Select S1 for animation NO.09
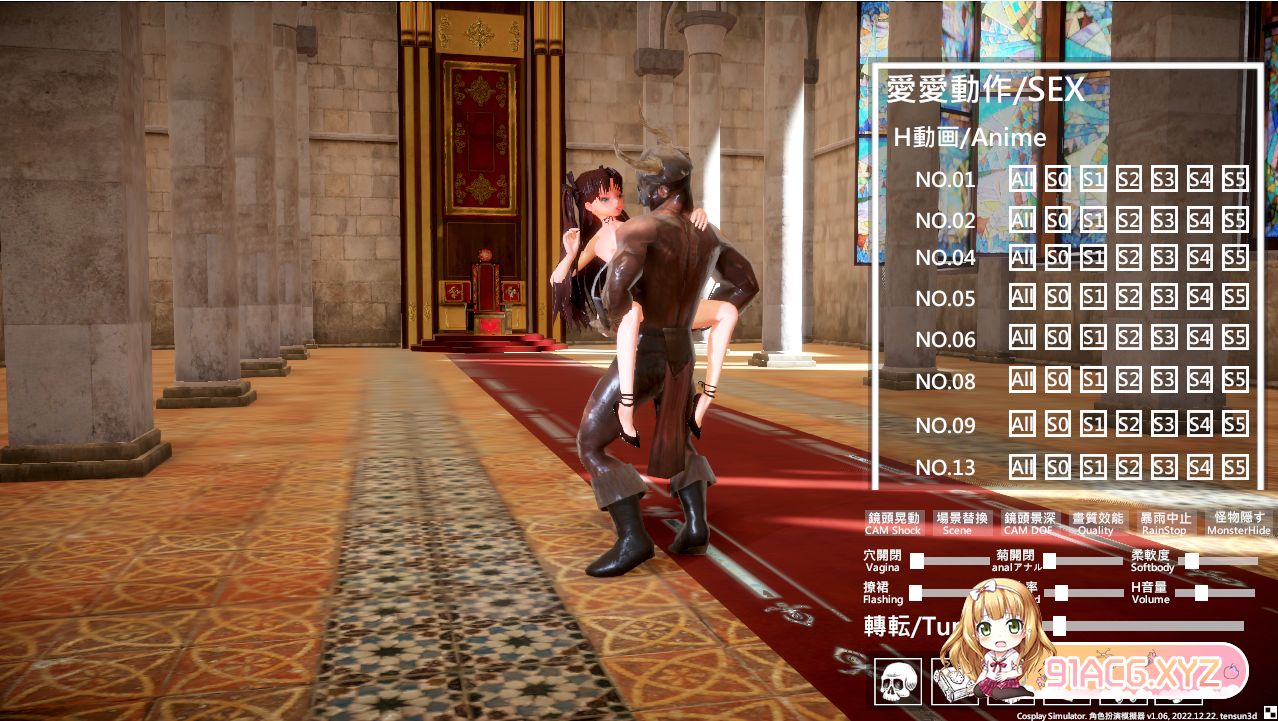1278x721 pixels. point(1092,425)
